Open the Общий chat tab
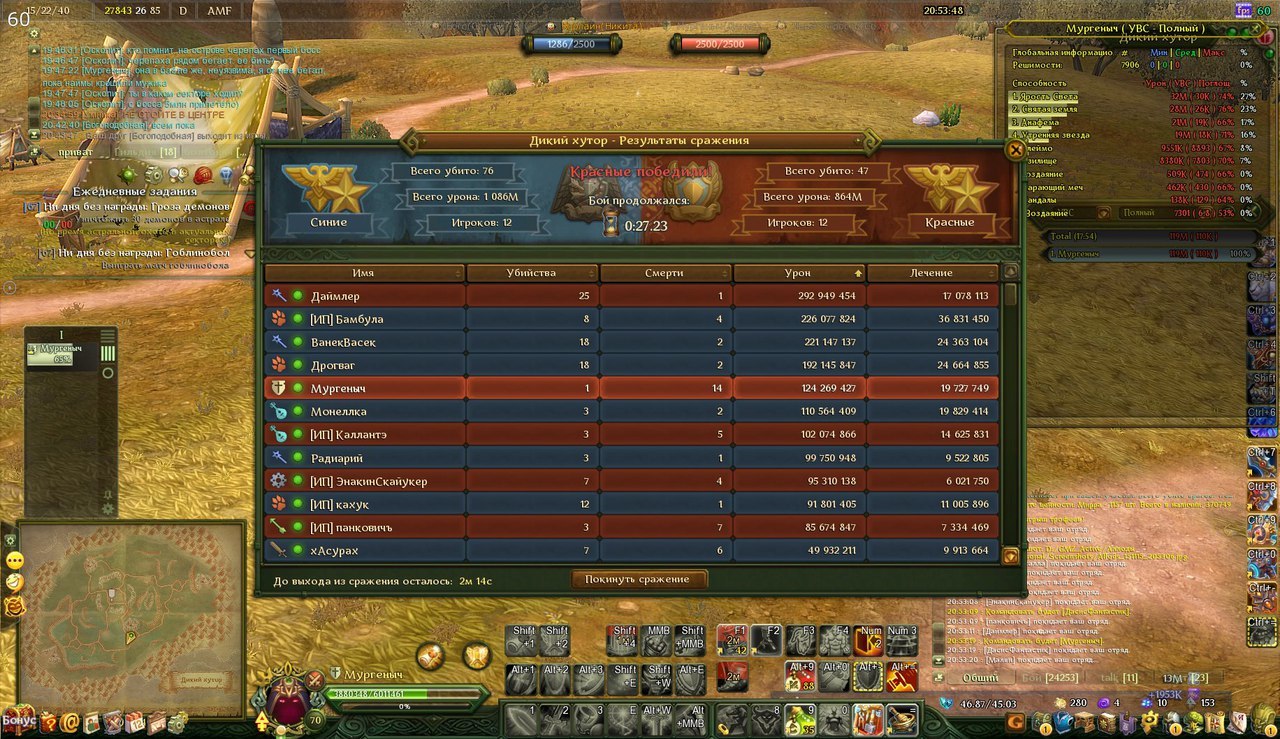Viewport: 1280px width, 739px height. click(x=980, y=678)
